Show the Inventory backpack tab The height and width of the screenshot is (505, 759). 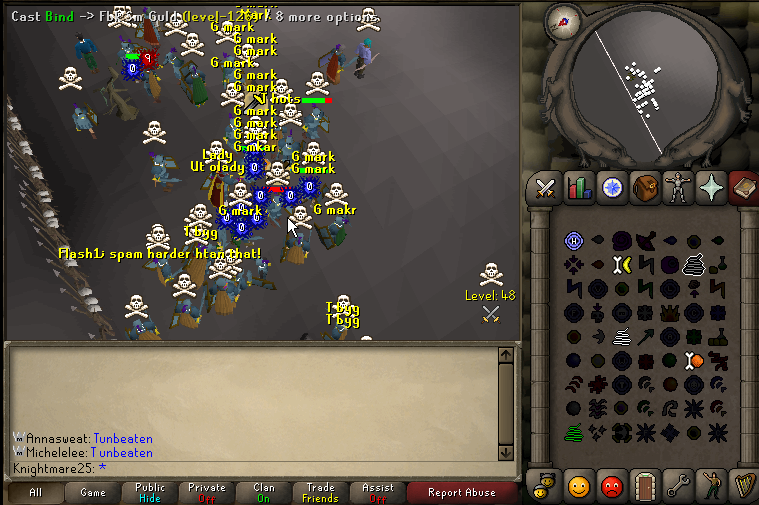[645, 187]
